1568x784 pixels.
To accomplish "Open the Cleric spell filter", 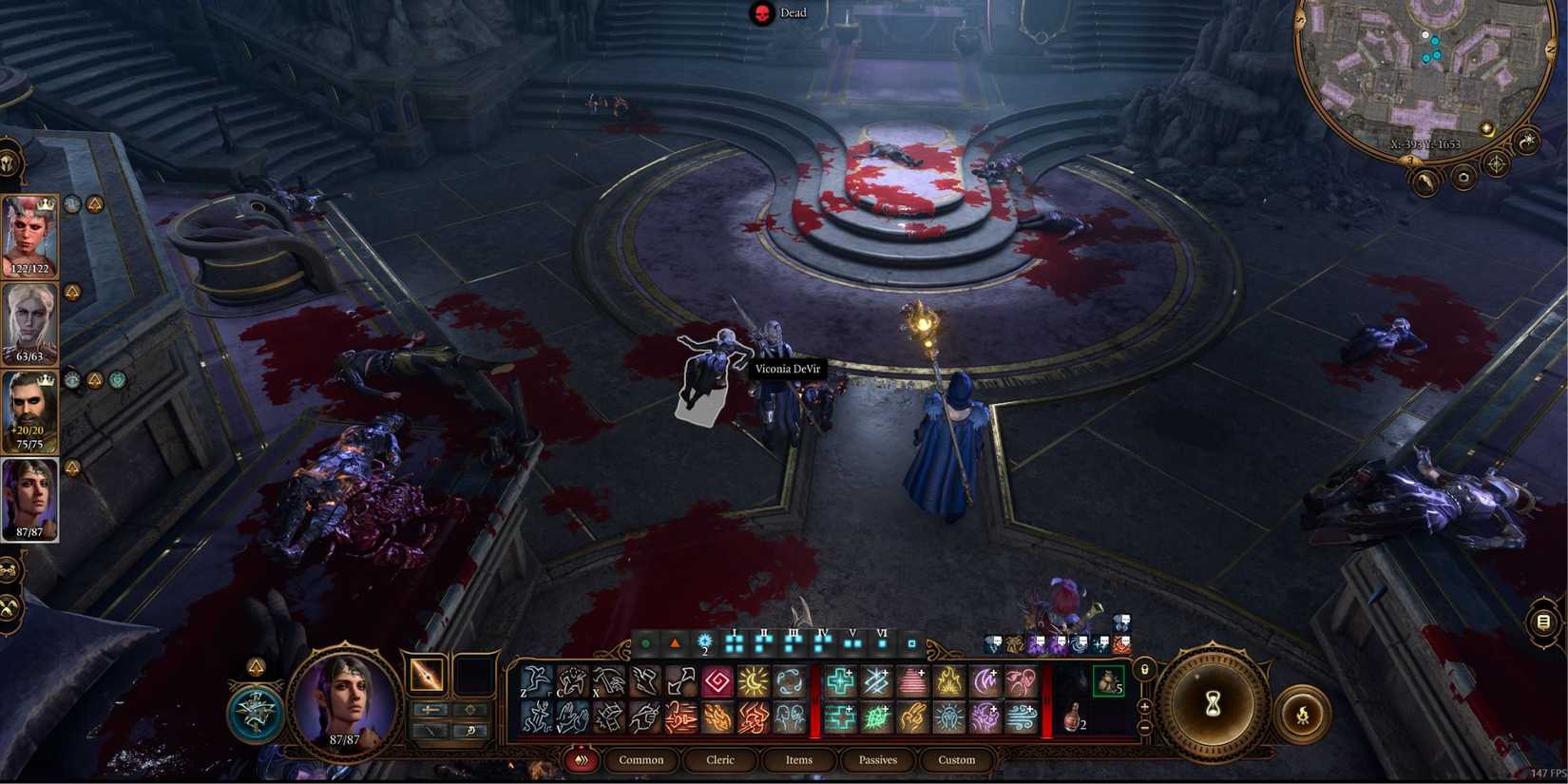I will 721,760.
